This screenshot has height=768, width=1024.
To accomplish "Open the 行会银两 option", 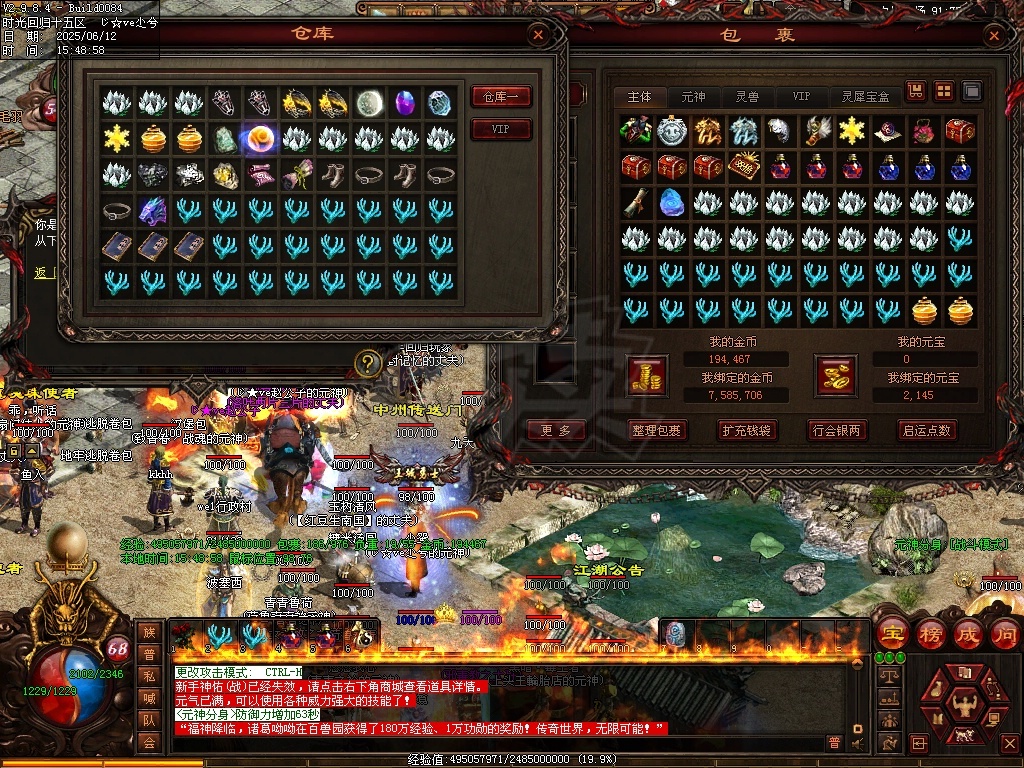I will (837, 430).
